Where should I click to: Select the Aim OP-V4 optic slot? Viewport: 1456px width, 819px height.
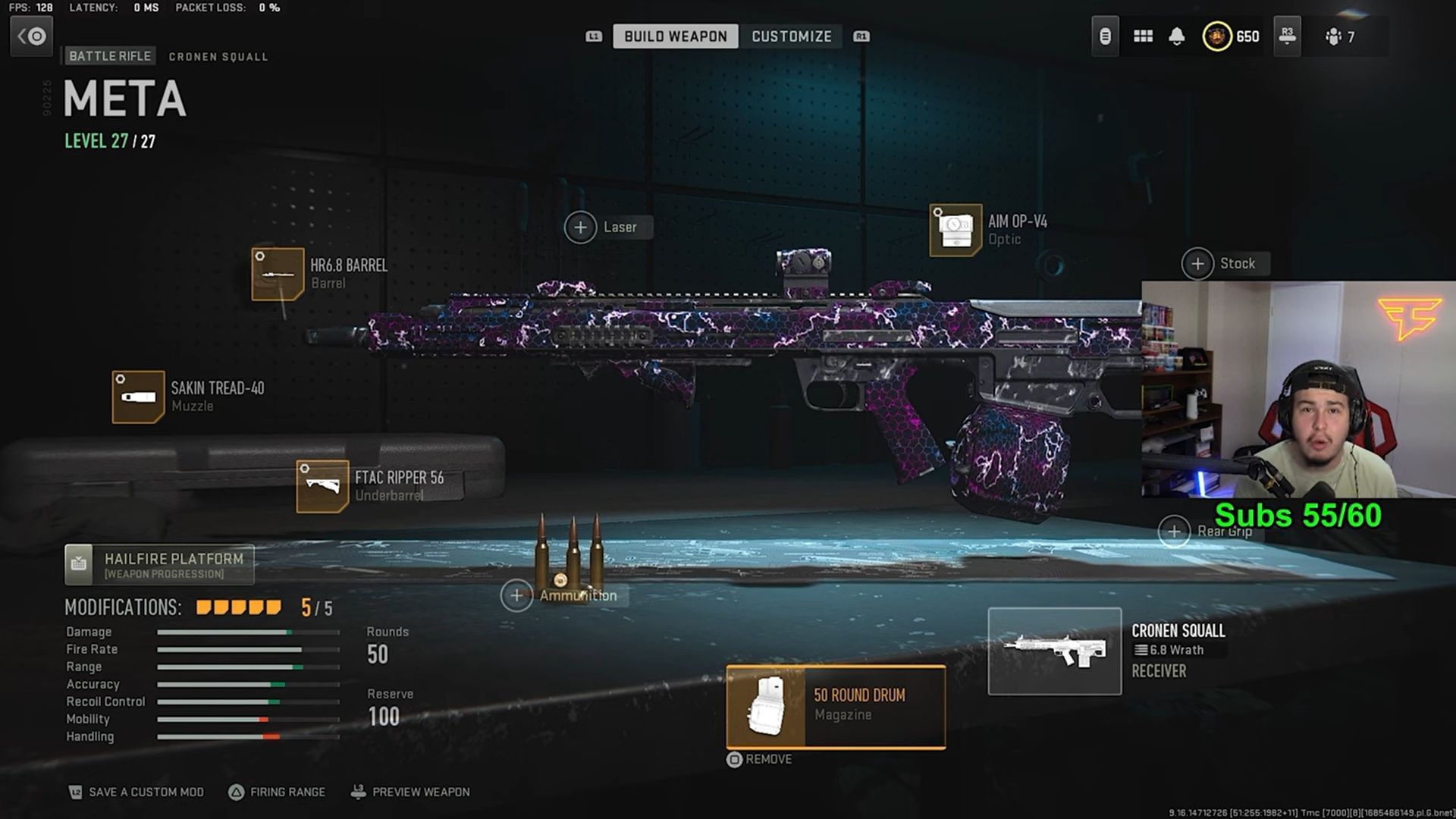[x=955, y=230]
